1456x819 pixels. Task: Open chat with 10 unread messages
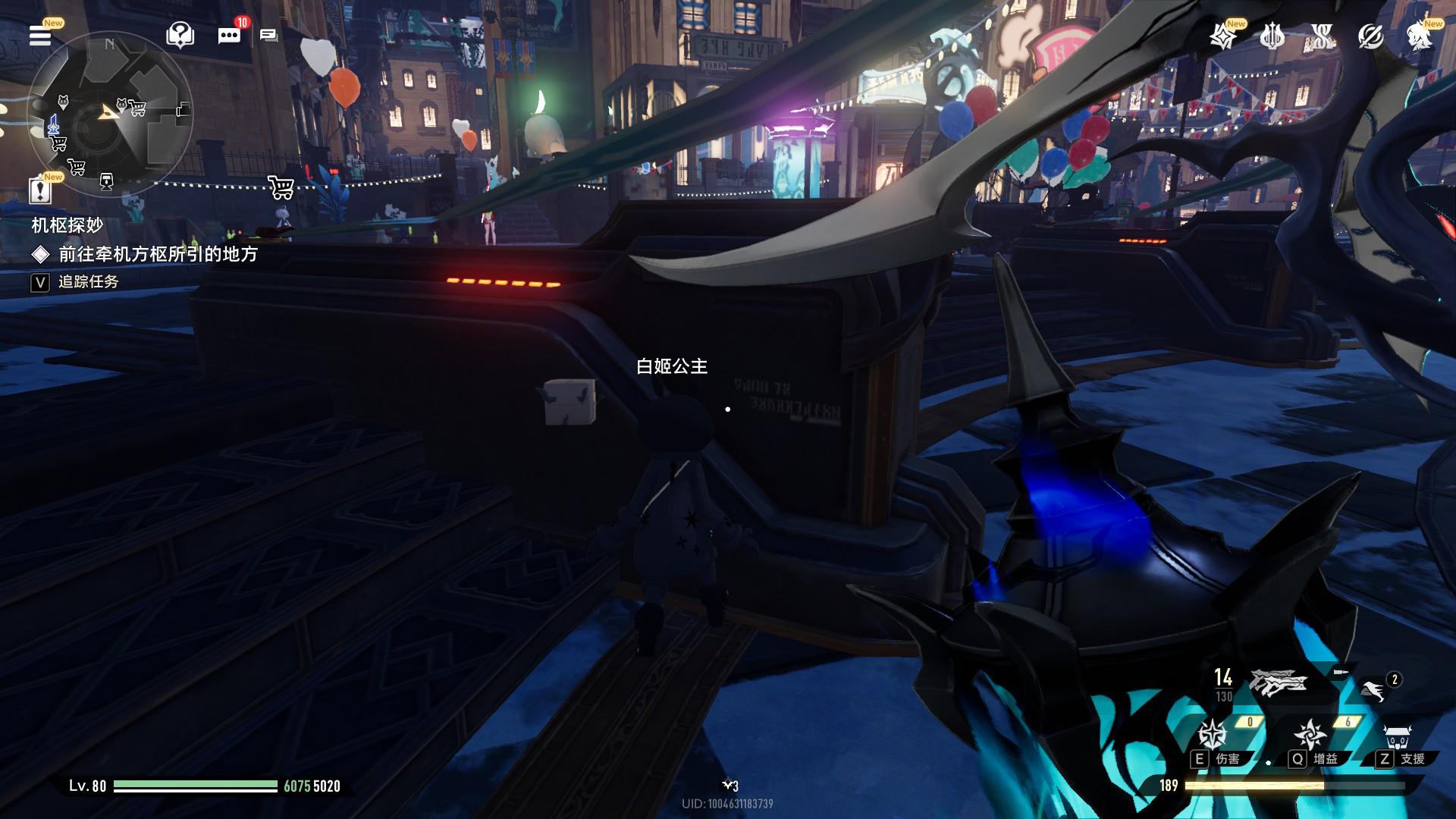tap(229, 35)
